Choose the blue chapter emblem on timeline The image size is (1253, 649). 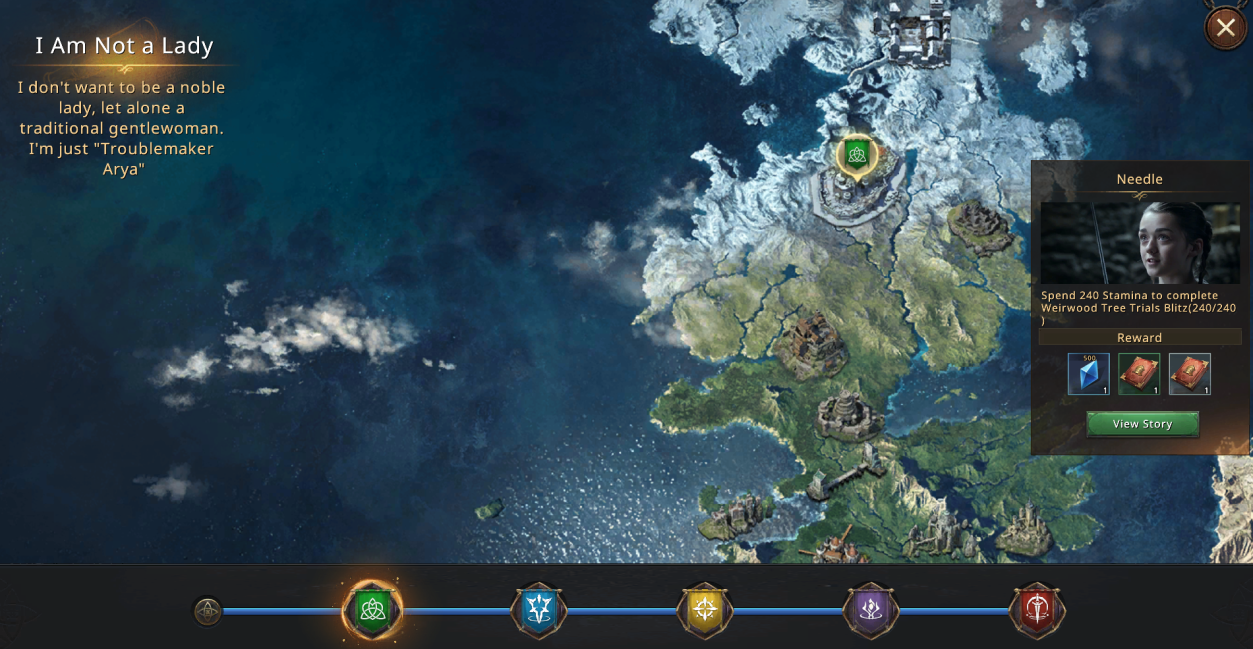[539, 610]
